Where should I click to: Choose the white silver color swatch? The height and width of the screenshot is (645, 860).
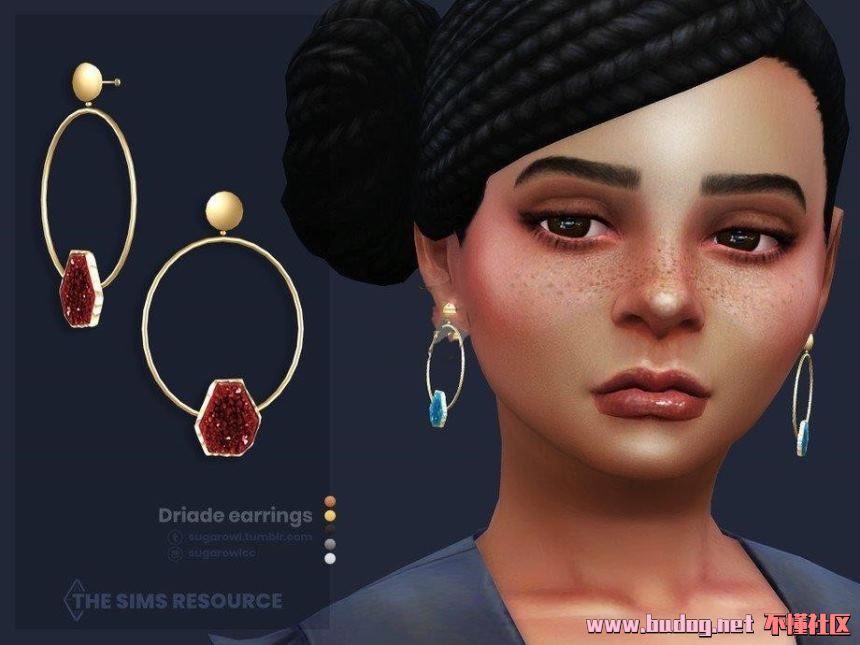(331, 559)
